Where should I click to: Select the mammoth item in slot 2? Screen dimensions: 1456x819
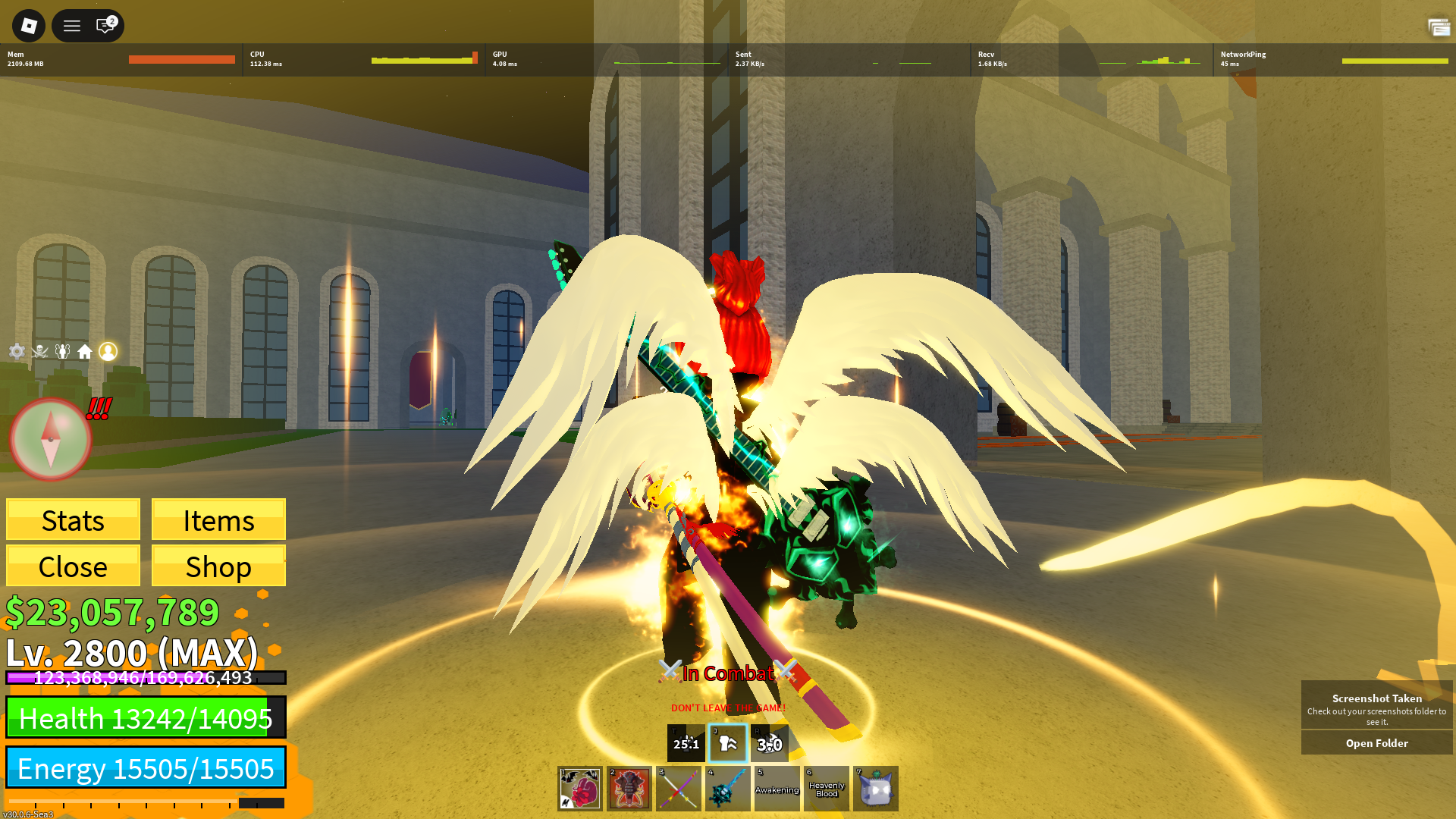pyautogui.click(x=629, y=789)
